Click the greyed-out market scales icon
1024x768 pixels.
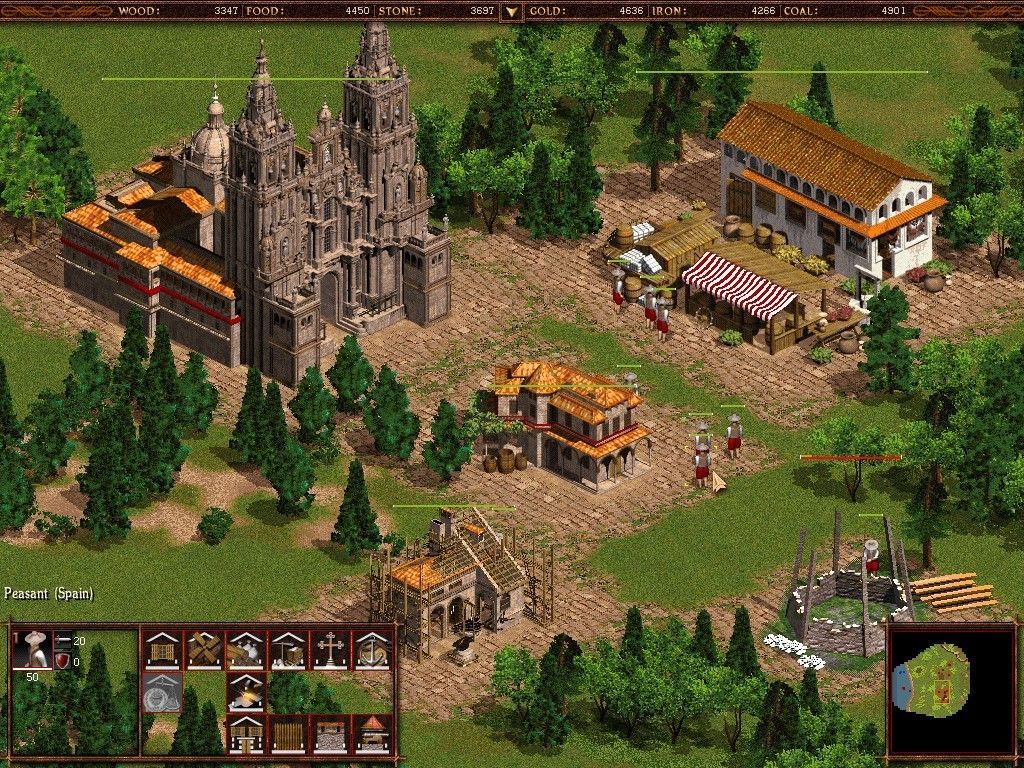(162, 692)
